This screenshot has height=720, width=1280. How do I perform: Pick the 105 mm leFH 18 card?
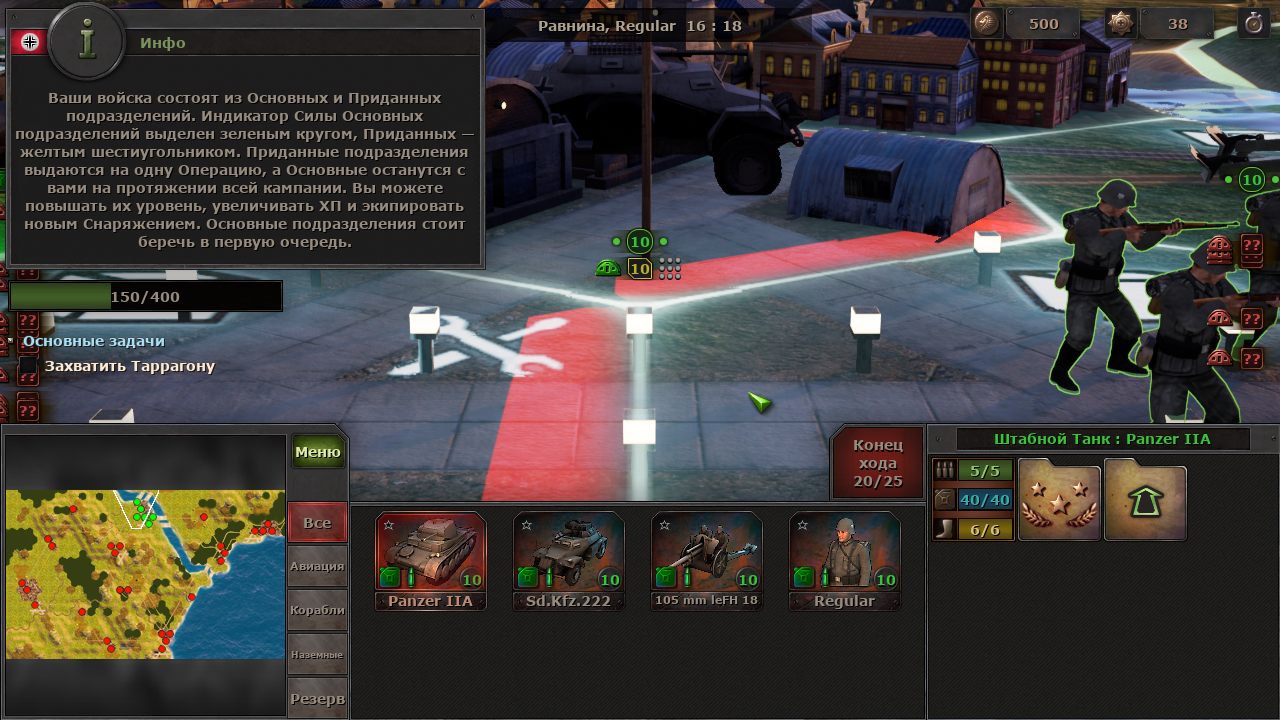[x=706, y=560]
